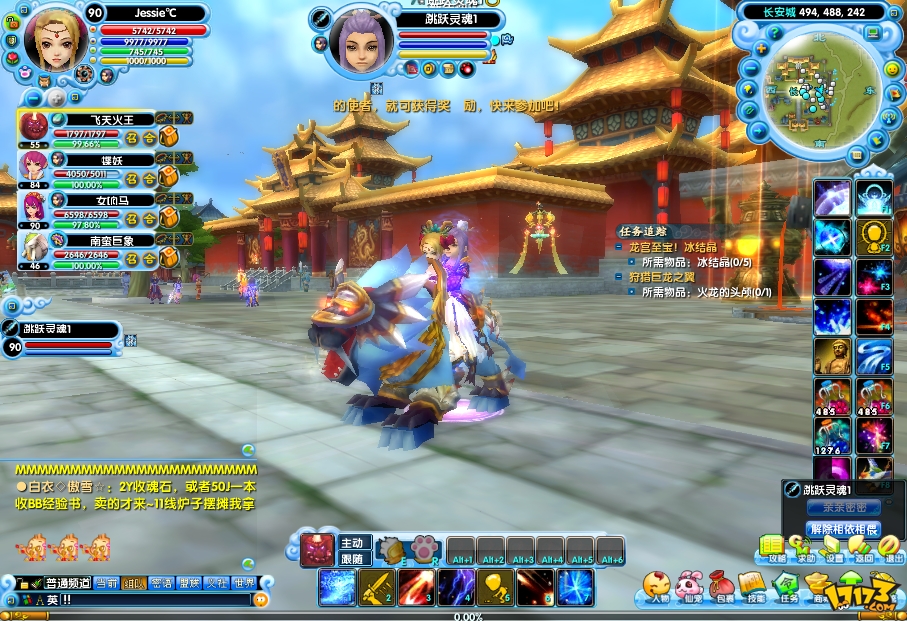The height and width of the screenshot is (621, 907).
Task: Open the 设置 settings menu
Action: click(x=833, y=547)
